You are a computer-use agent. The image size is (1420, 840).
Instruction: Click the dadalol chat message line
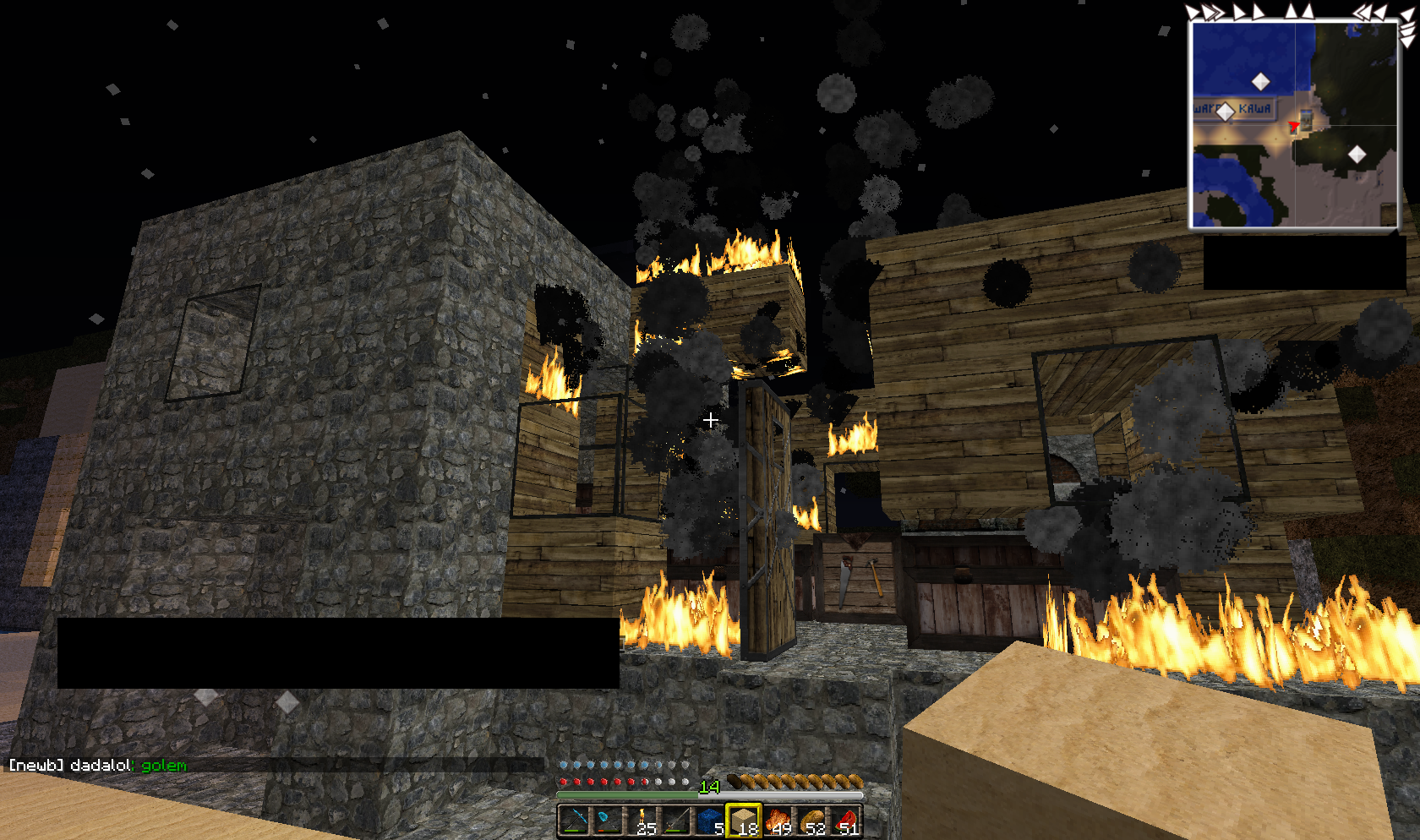98,765
